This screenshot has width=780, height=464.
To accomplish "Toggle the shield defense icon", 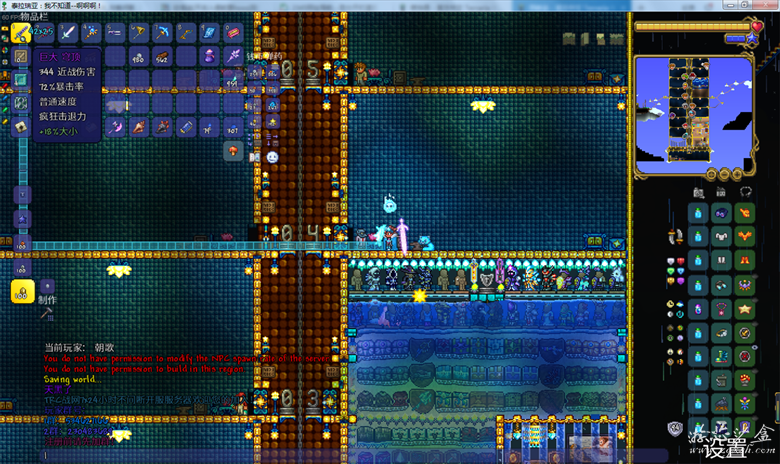I will click(x=676, y=429).
